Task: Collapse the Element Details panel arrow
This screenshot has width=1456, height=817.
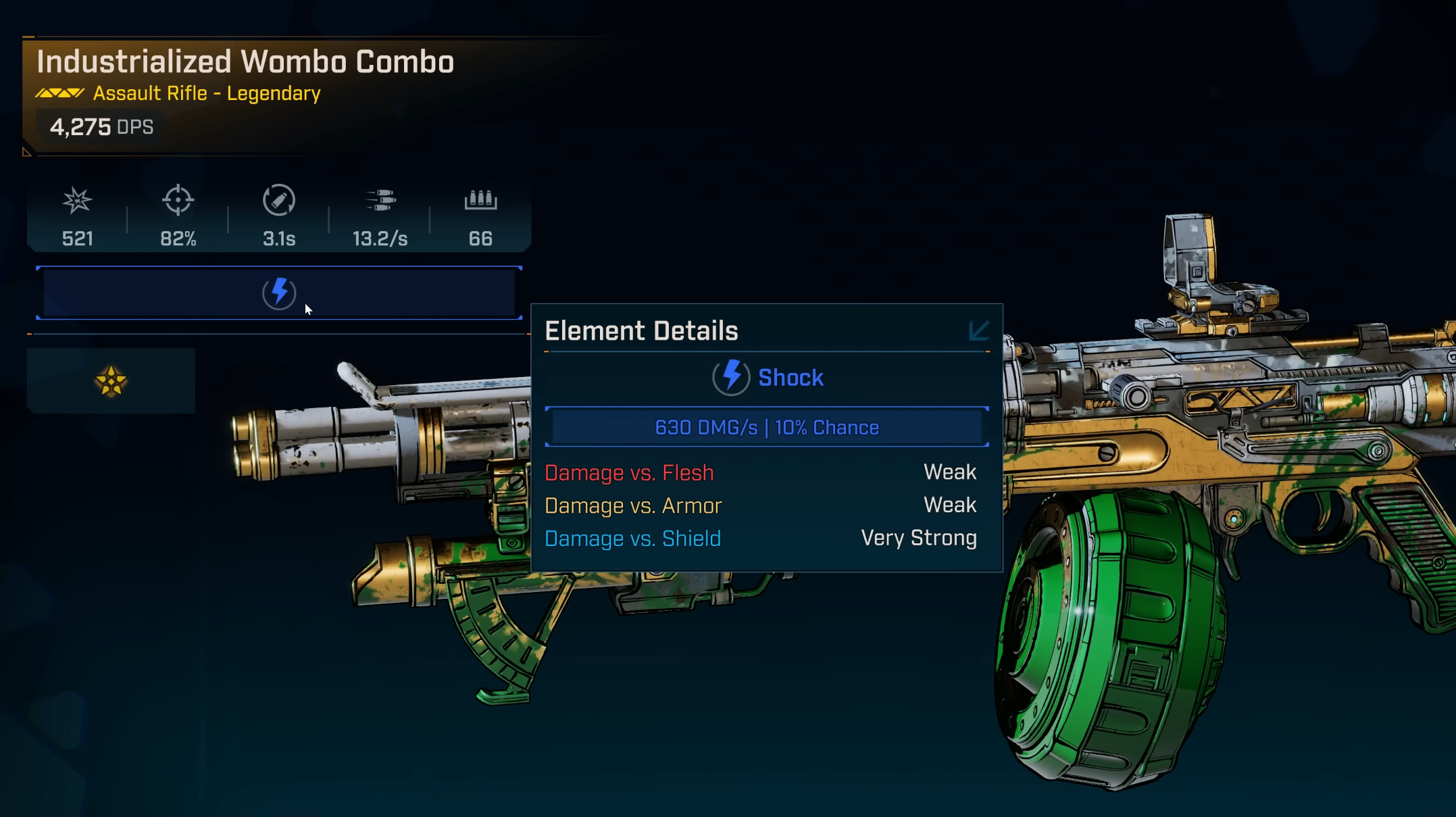Action: [978, 330]
